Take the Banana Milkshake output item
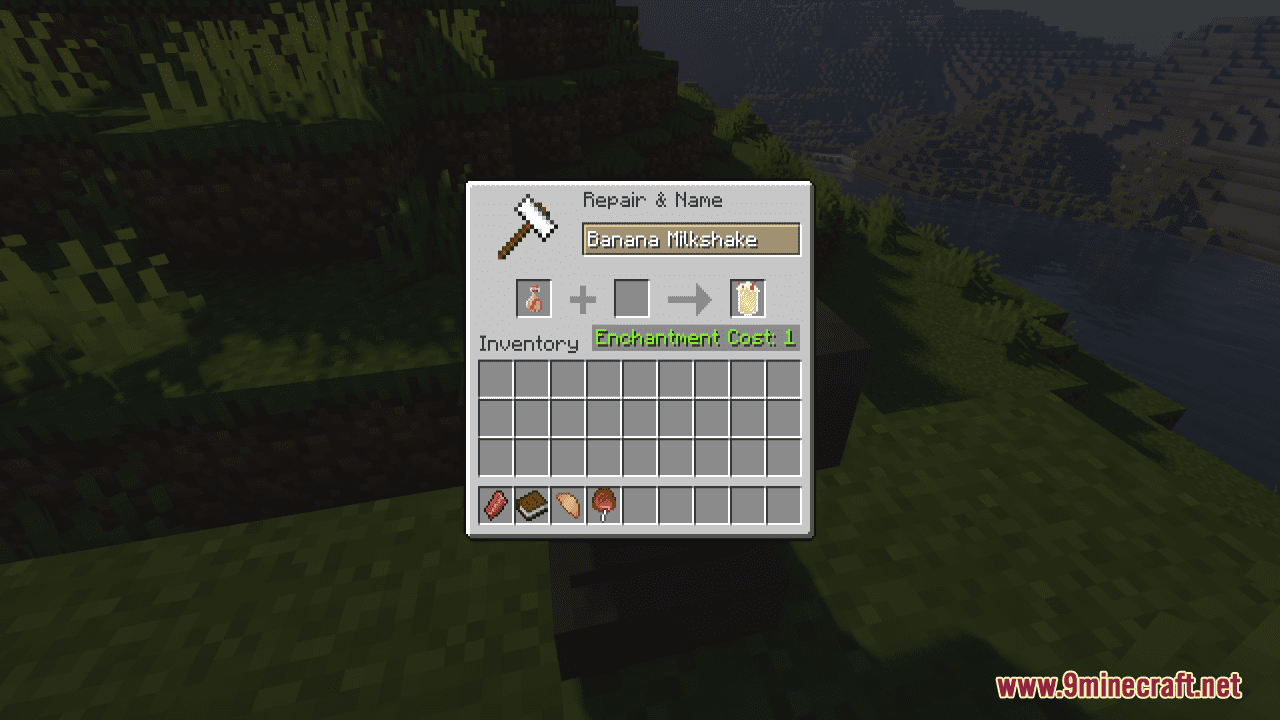Image resolution: width=1280 pixels, height=720 pixels. coord(747,298)
